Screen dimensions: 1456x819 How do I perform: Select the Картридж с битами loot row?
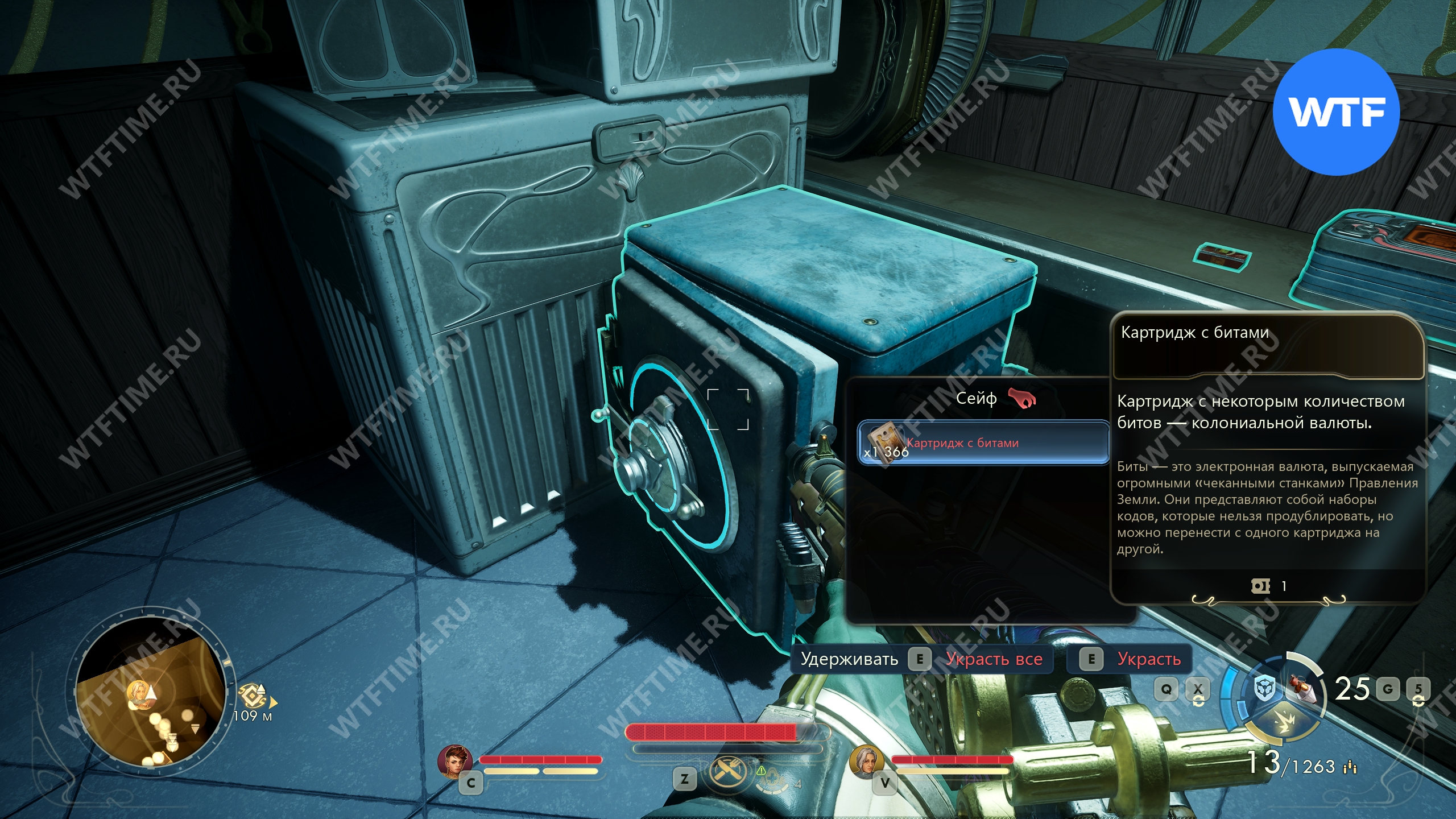(x=983, y=443)
